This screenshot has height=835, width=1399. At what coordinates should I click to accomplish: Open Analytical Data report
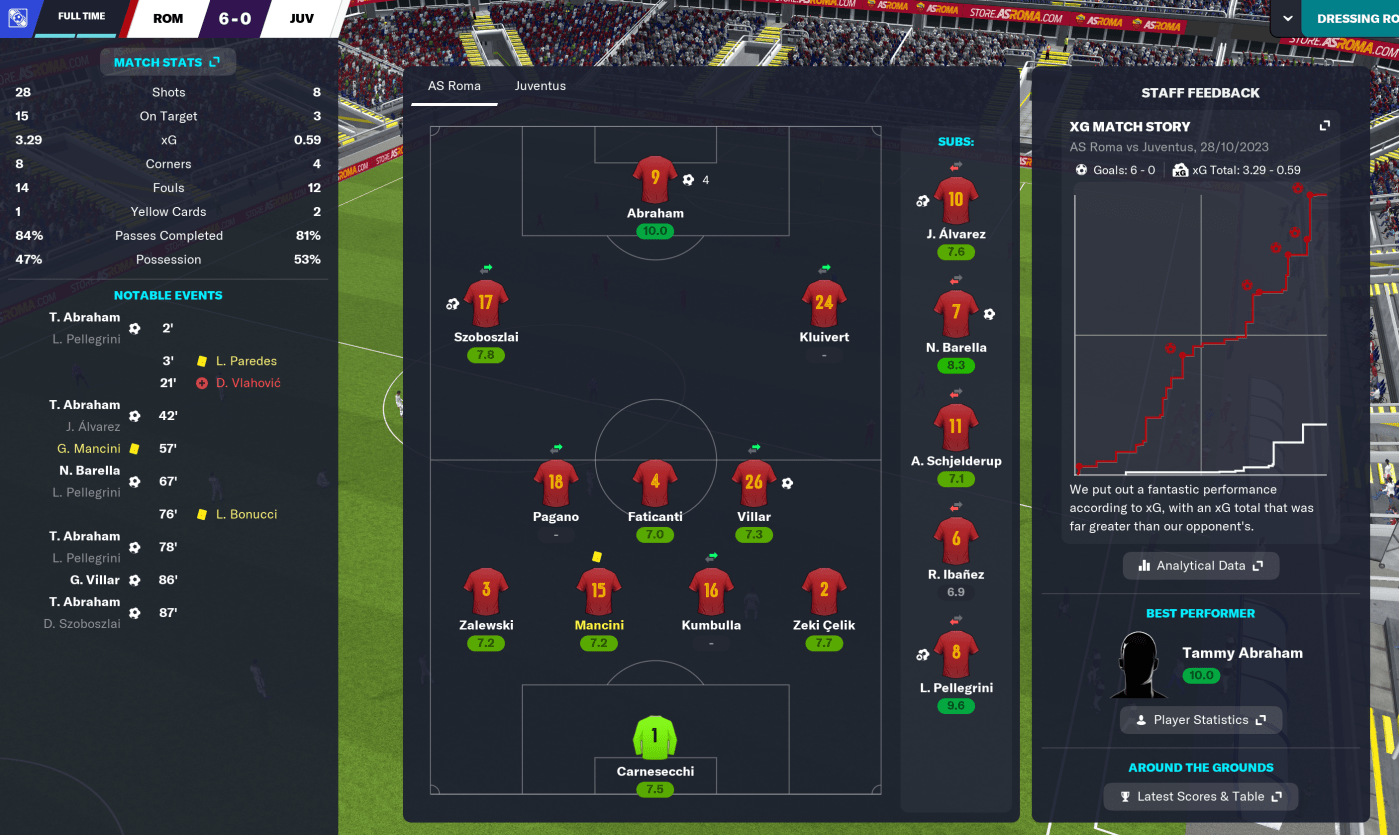[x=1200, y=565]
